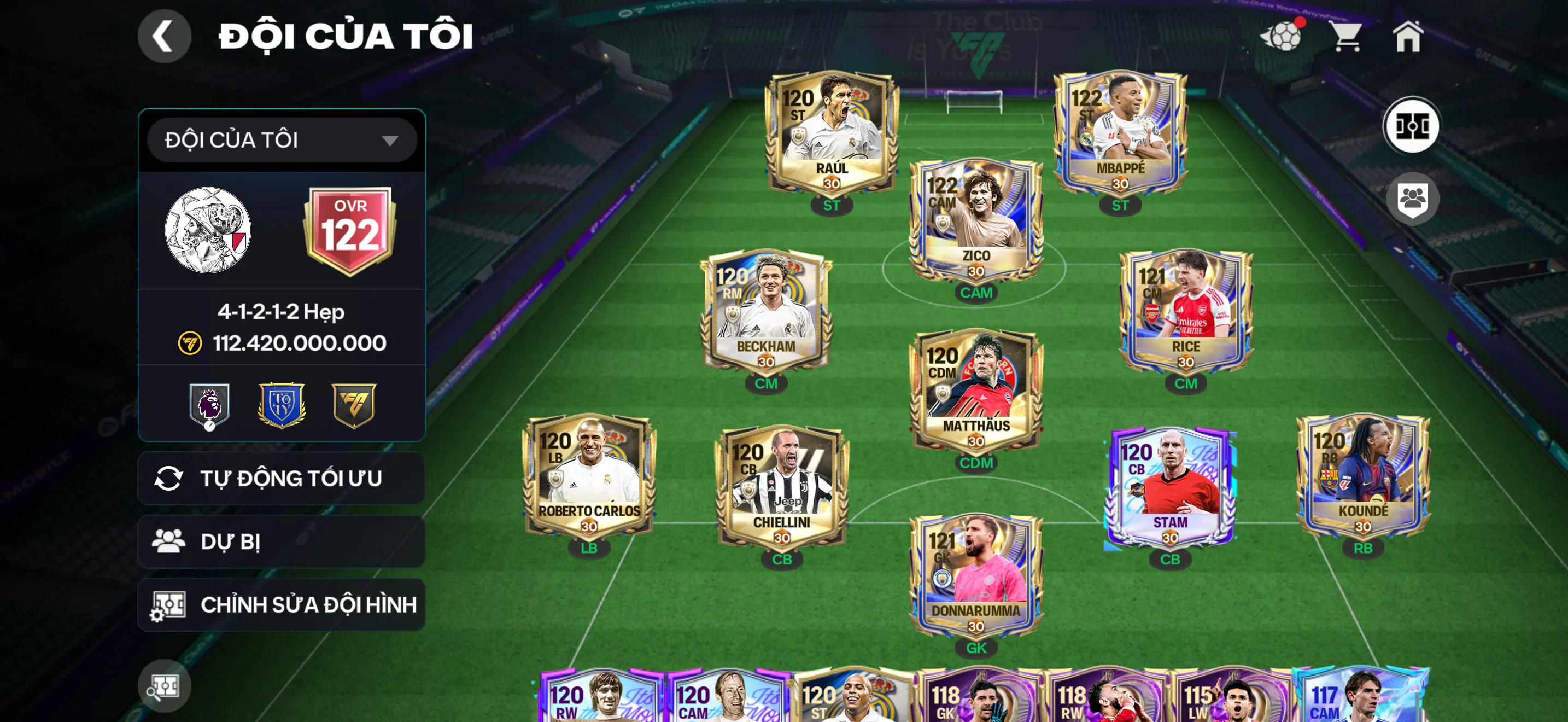Open the DỰ BỊ substitutes list
1568x722 pixels.
tap(281, 541)
